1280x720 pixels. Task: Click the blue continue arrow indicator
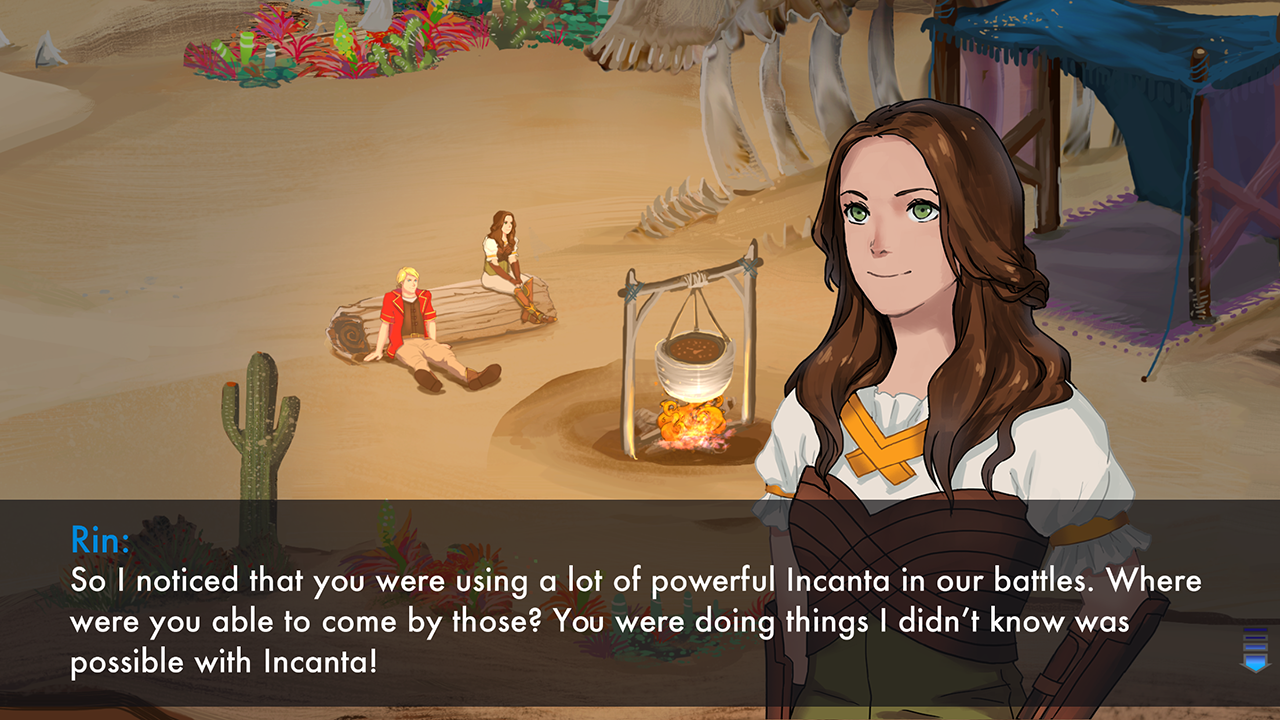tap(1256, 662)
